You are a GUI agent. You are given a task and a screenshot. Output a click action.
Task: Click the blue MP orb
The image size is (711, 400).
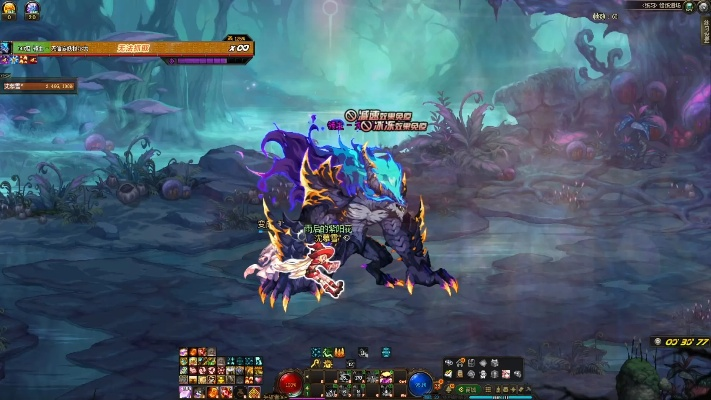point(421,382)
